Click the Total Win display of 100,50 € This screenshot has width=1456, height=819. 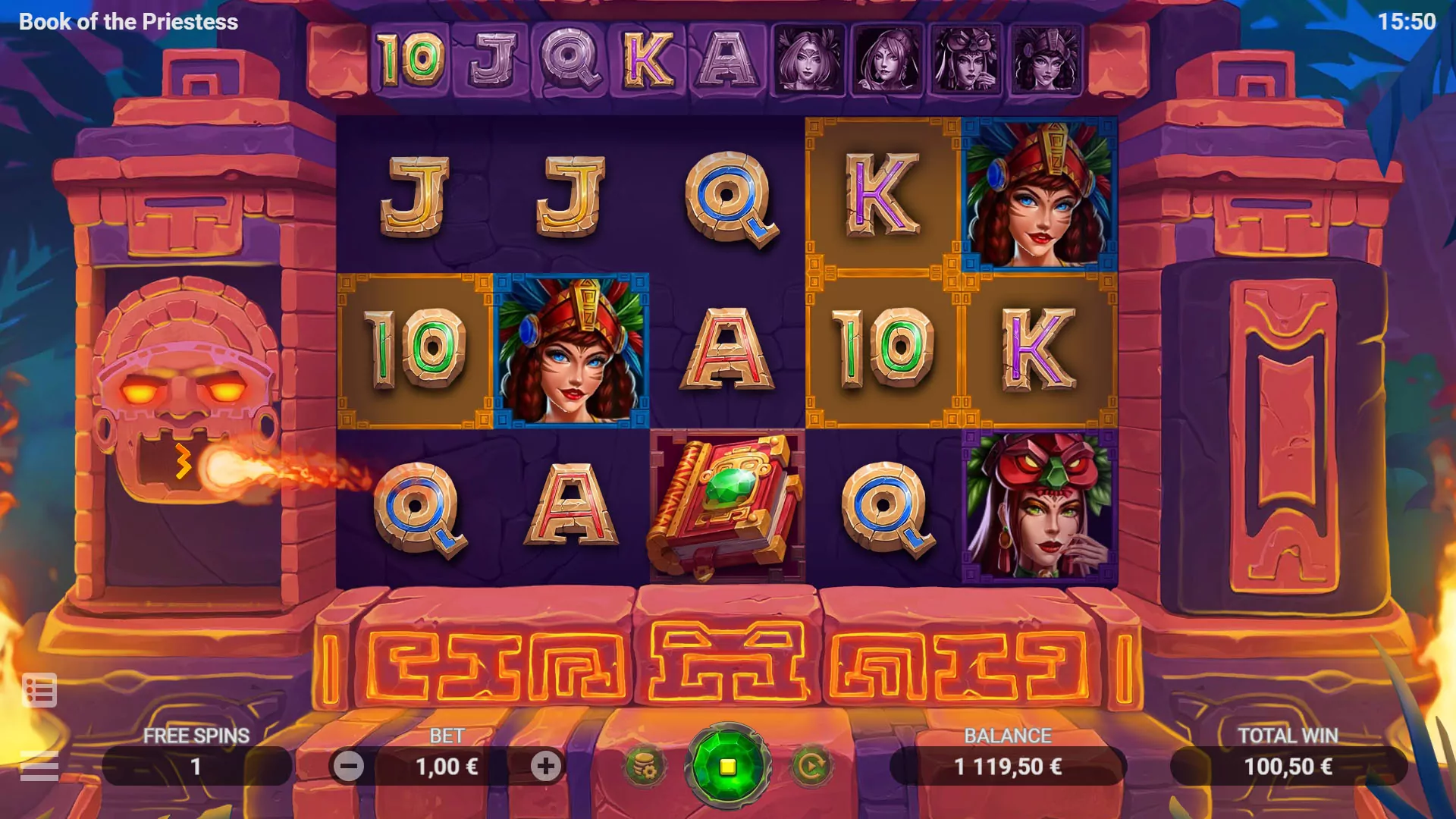(1288, 766)
